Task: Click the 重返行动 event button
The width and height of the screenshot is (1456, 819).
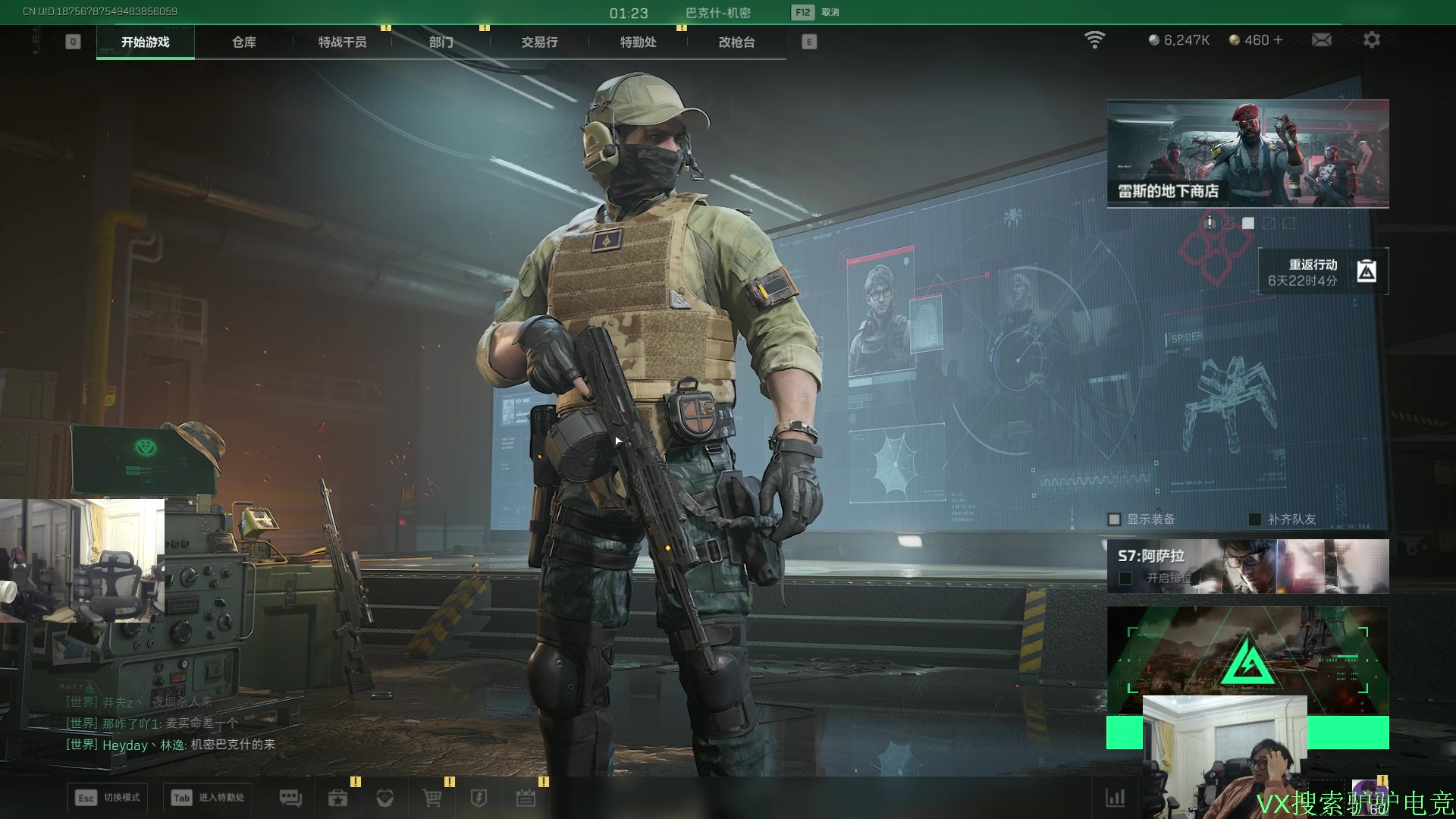Action: tap(1323, 271)
